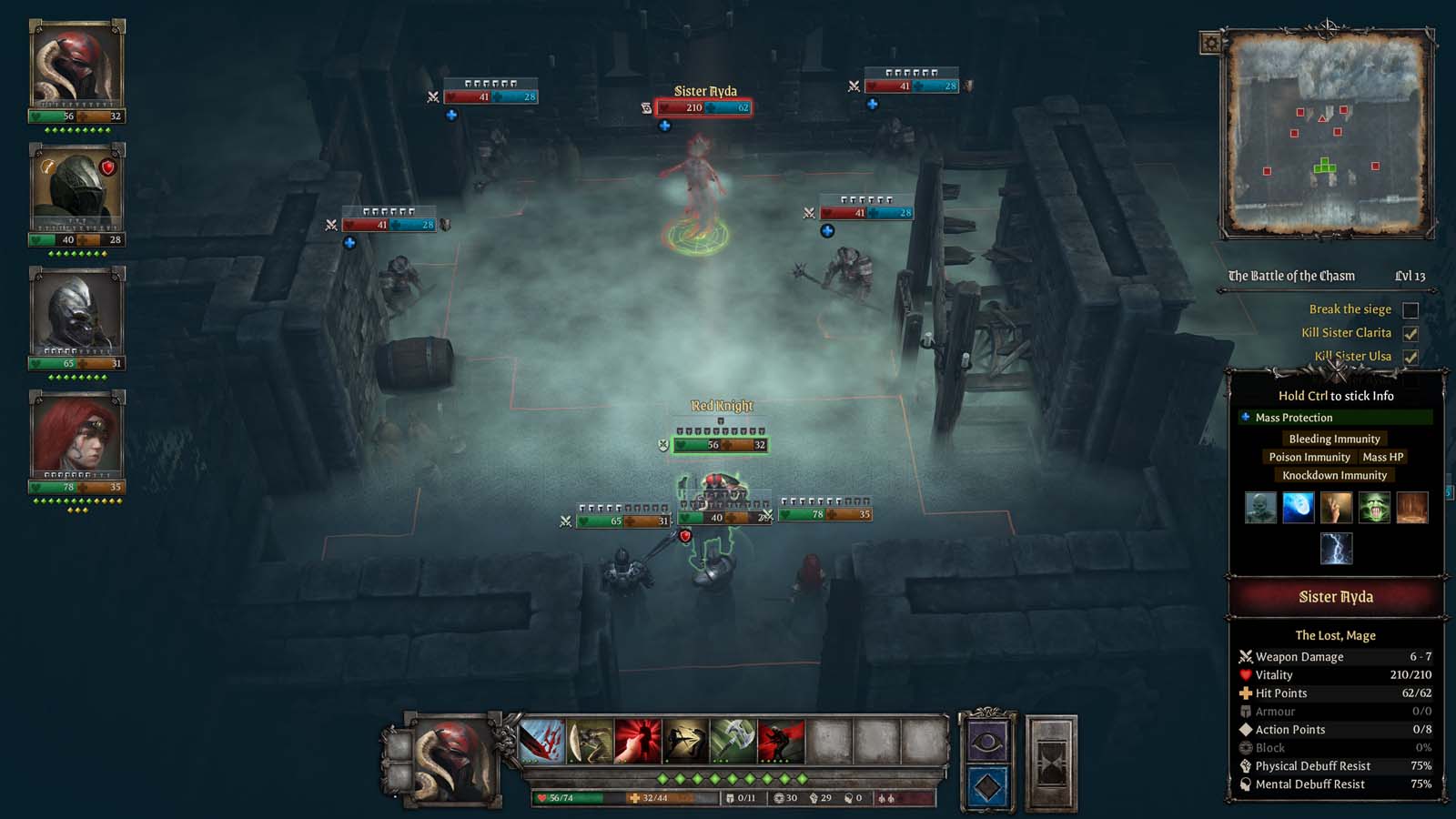Select the red-haired character's portrait

76,435
